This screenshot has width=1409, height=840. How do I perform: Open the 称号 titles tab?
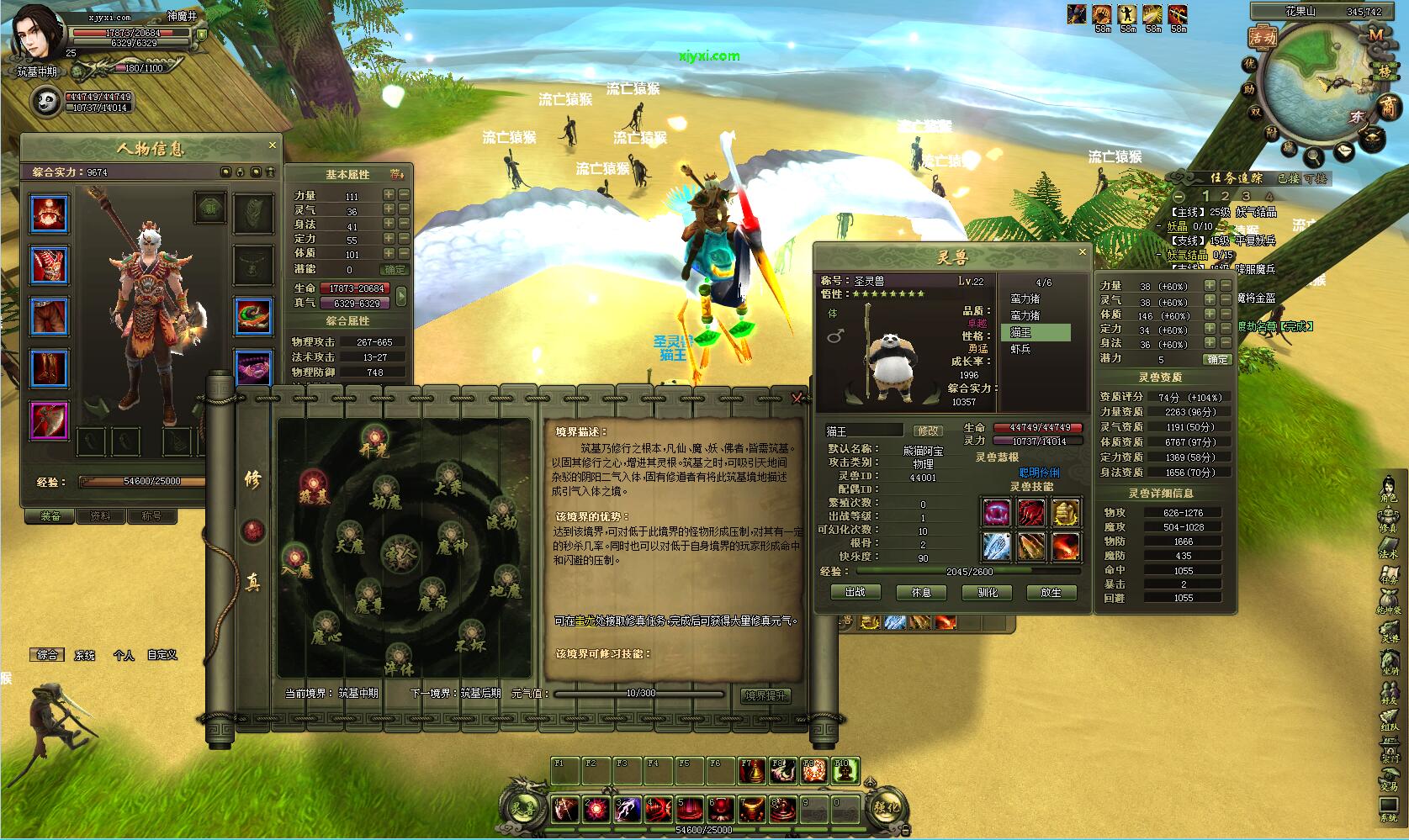pyautogui.click(x=151, y=515)
